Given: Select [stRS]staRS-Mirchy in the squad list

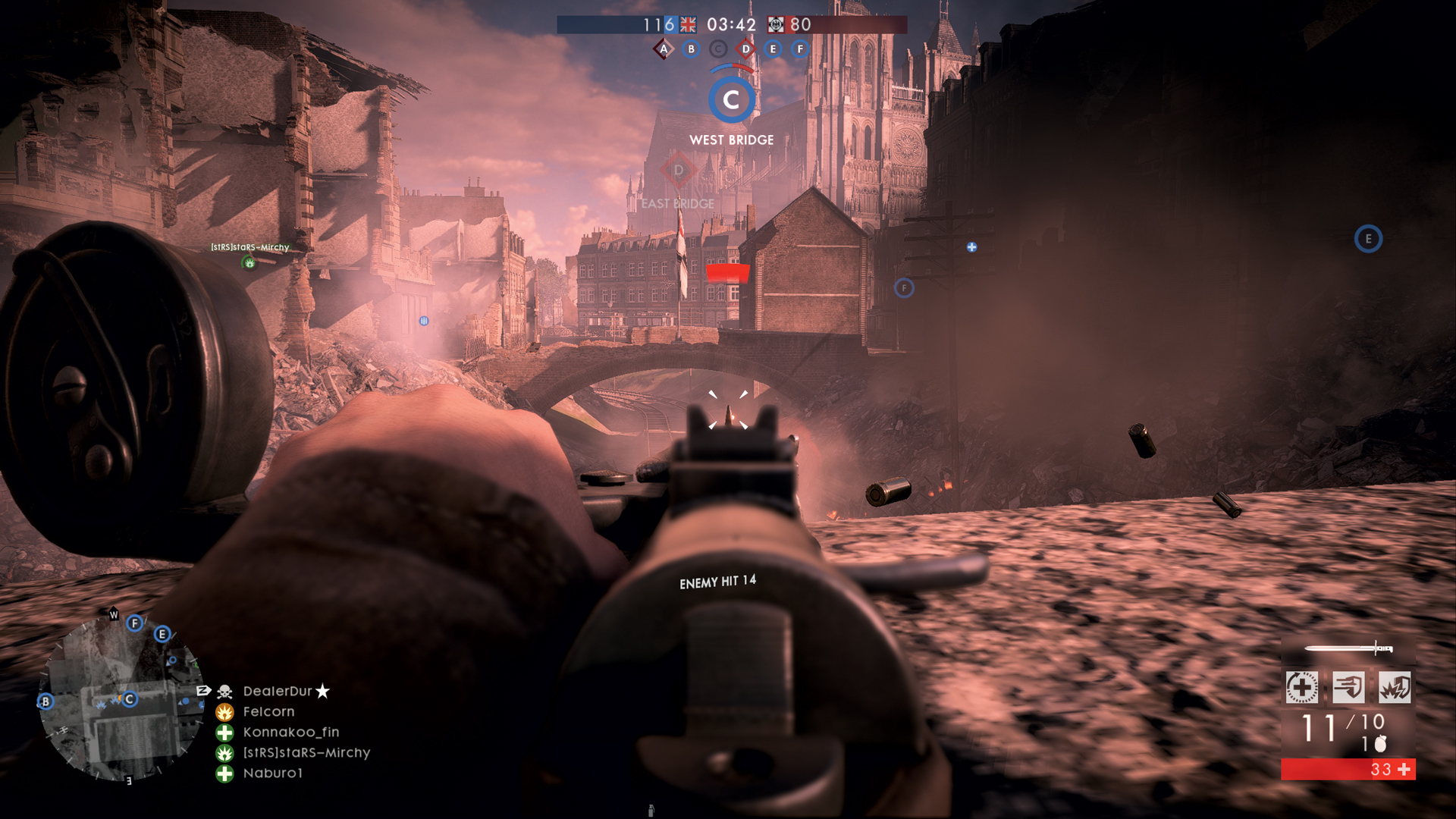Looking at the screenshot, I should (x=306, y=753).
